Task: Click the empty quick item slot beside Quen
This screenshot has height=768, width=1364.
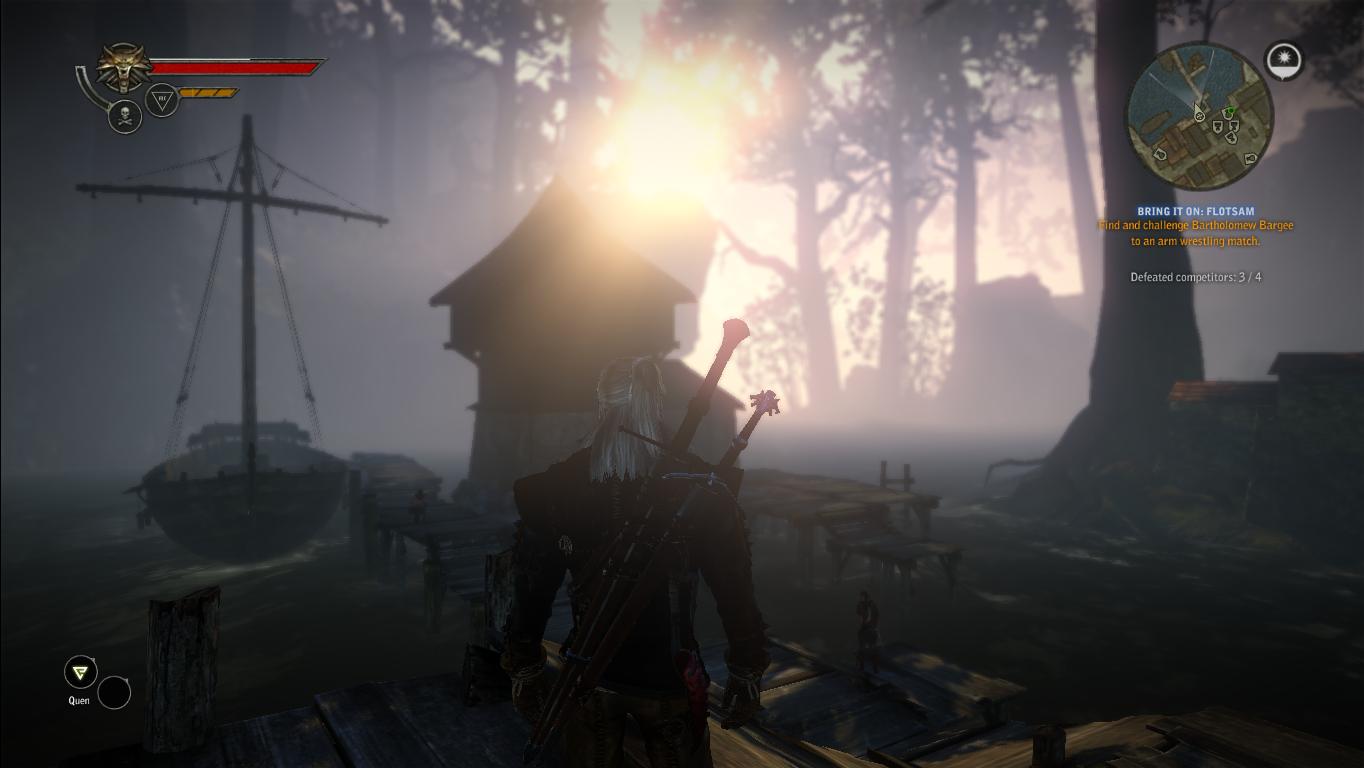Action: [x=114, y=692]
